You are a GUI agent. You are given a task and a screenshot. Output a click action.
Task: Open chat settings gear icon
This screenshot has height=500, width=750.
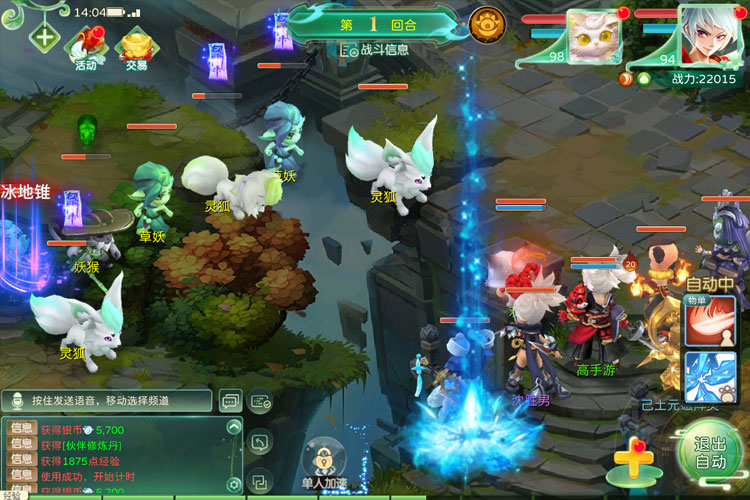(234, 484)
